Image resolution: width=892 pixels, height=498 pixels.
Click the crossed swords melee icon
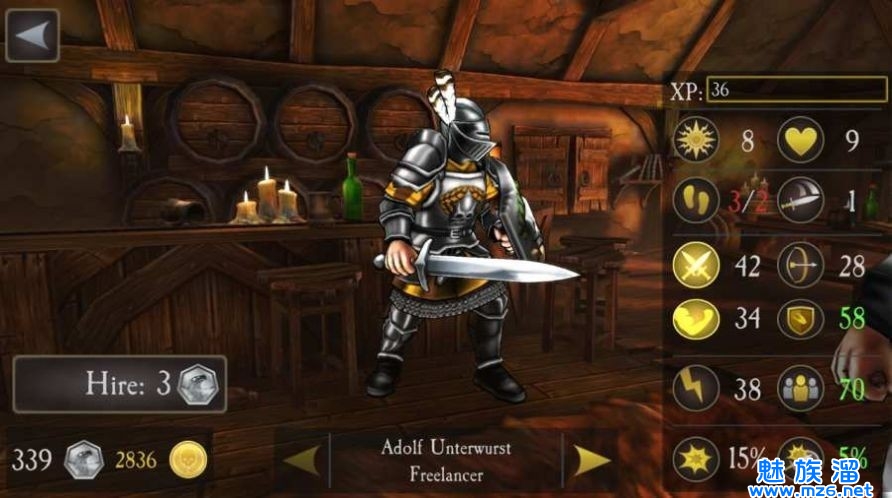[x=697, y=266]
